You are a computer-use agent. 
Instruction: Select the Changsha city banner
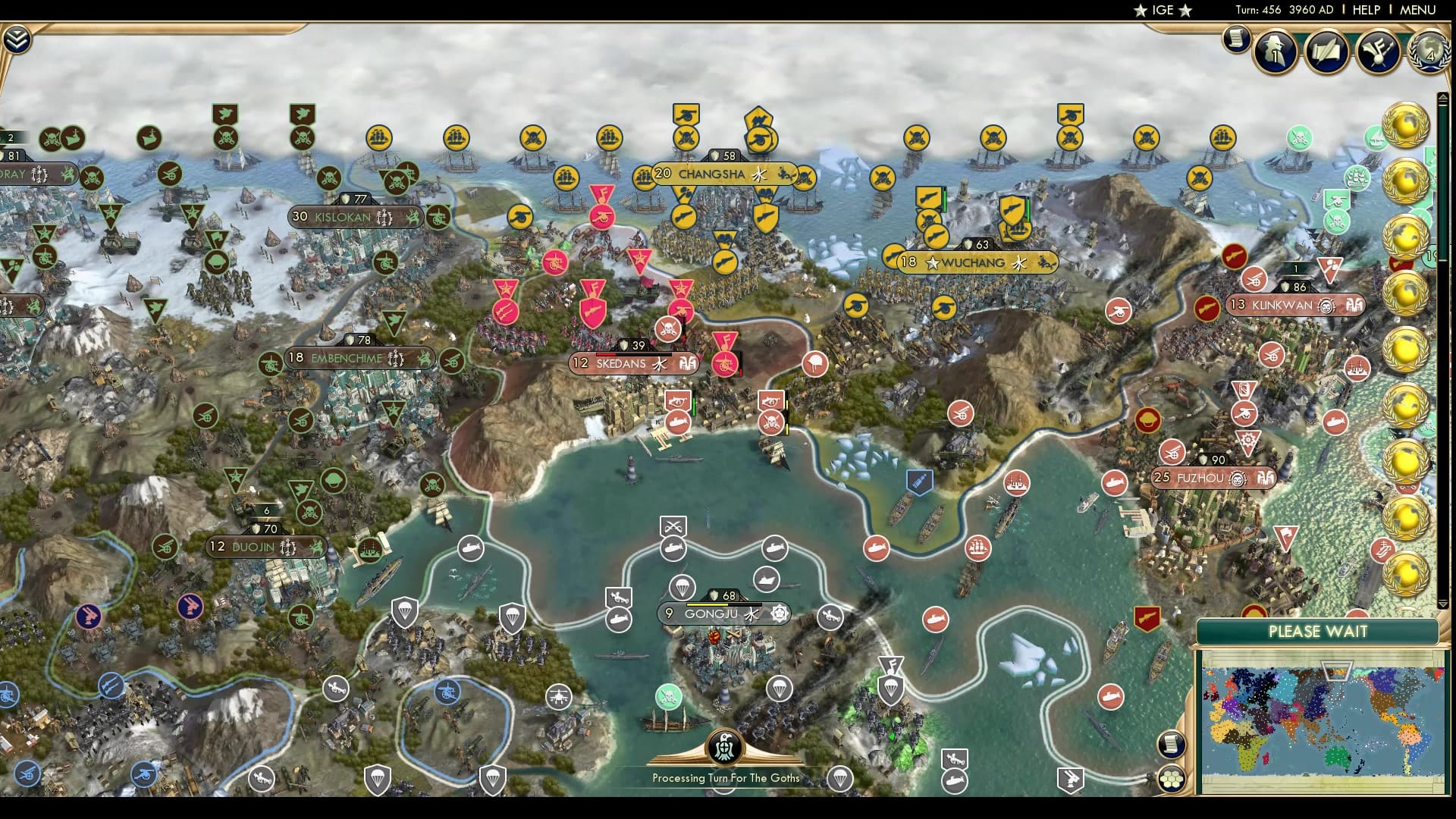pyautogui.click(x=711, y=174)
